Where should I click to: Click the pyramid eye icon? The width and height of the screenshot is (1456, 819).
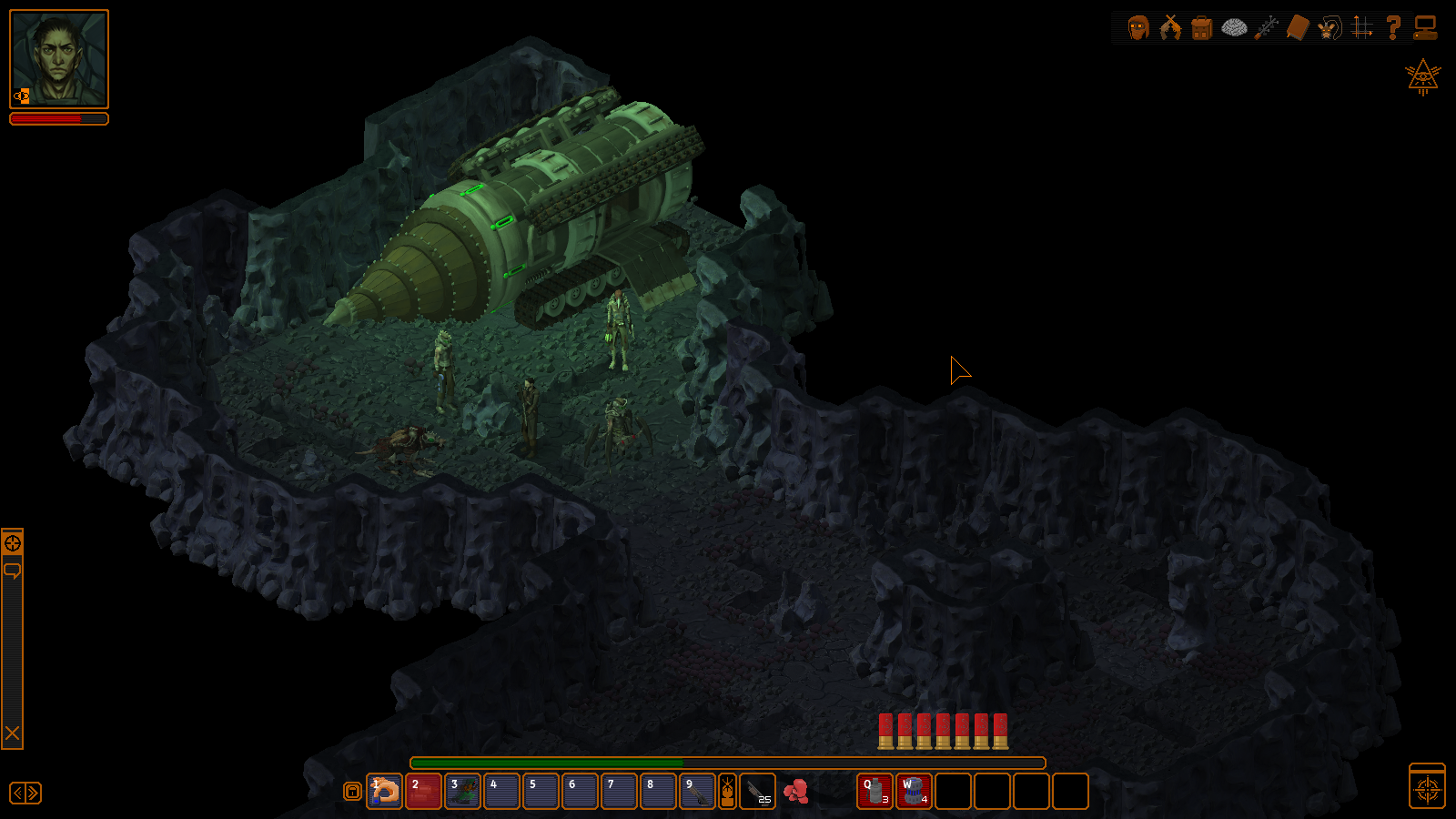tap(1422, 77)
